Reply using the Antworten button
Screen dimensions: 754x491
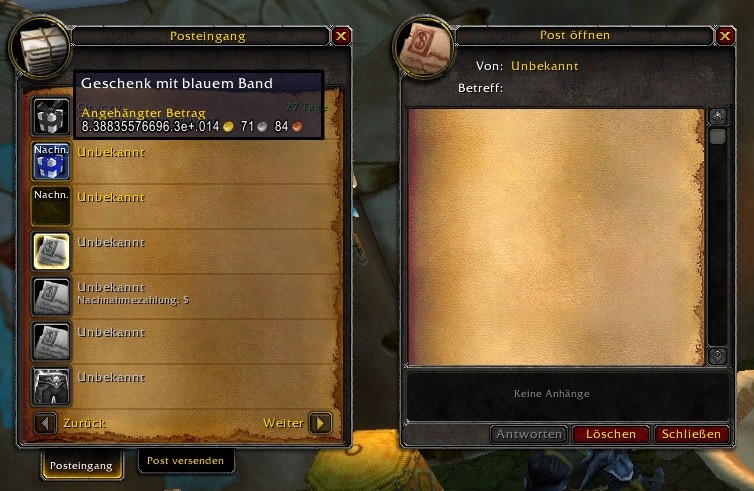(529, 434)
